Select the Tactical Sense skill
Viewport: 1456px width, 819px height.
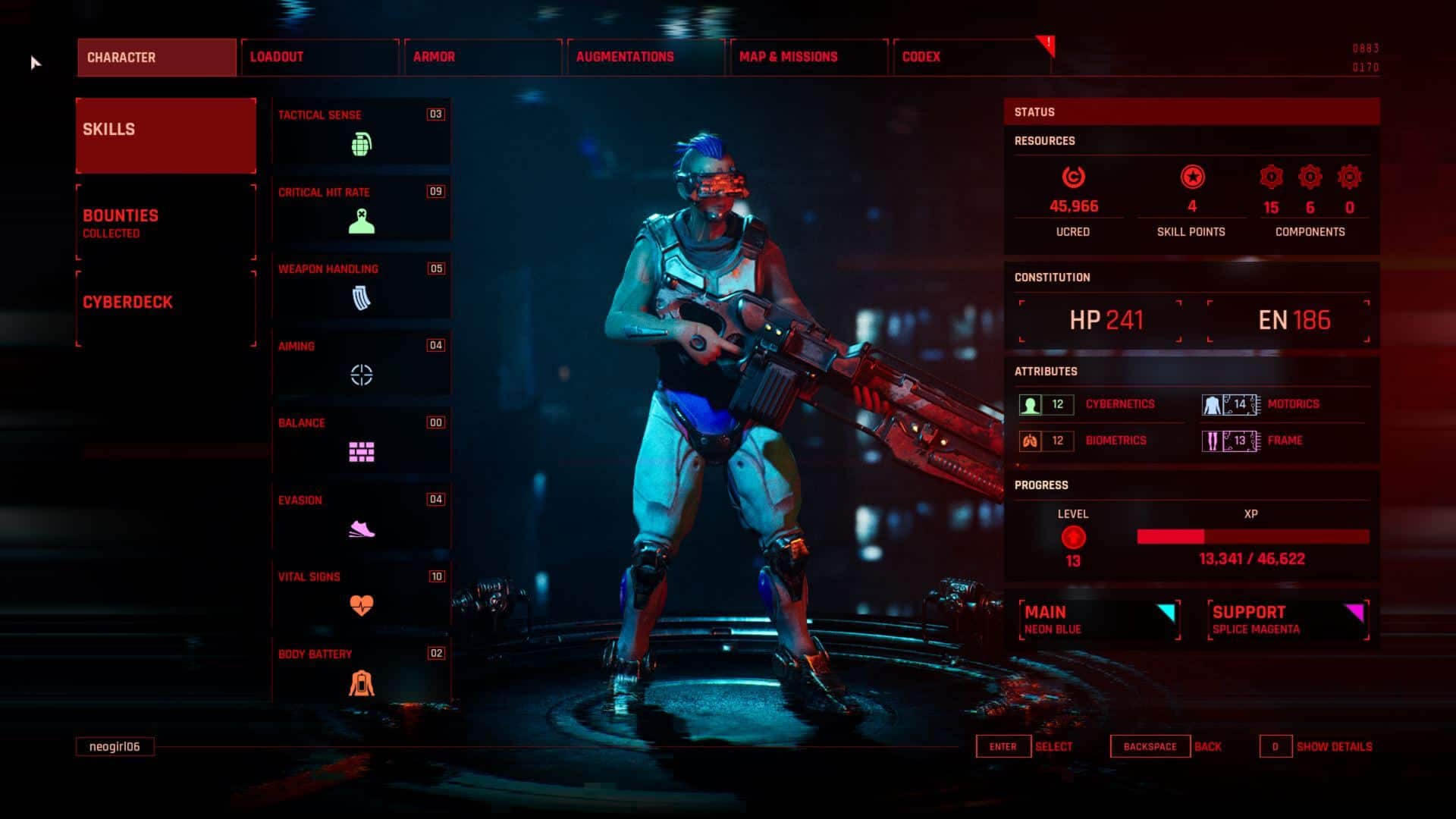pos(361,132)
